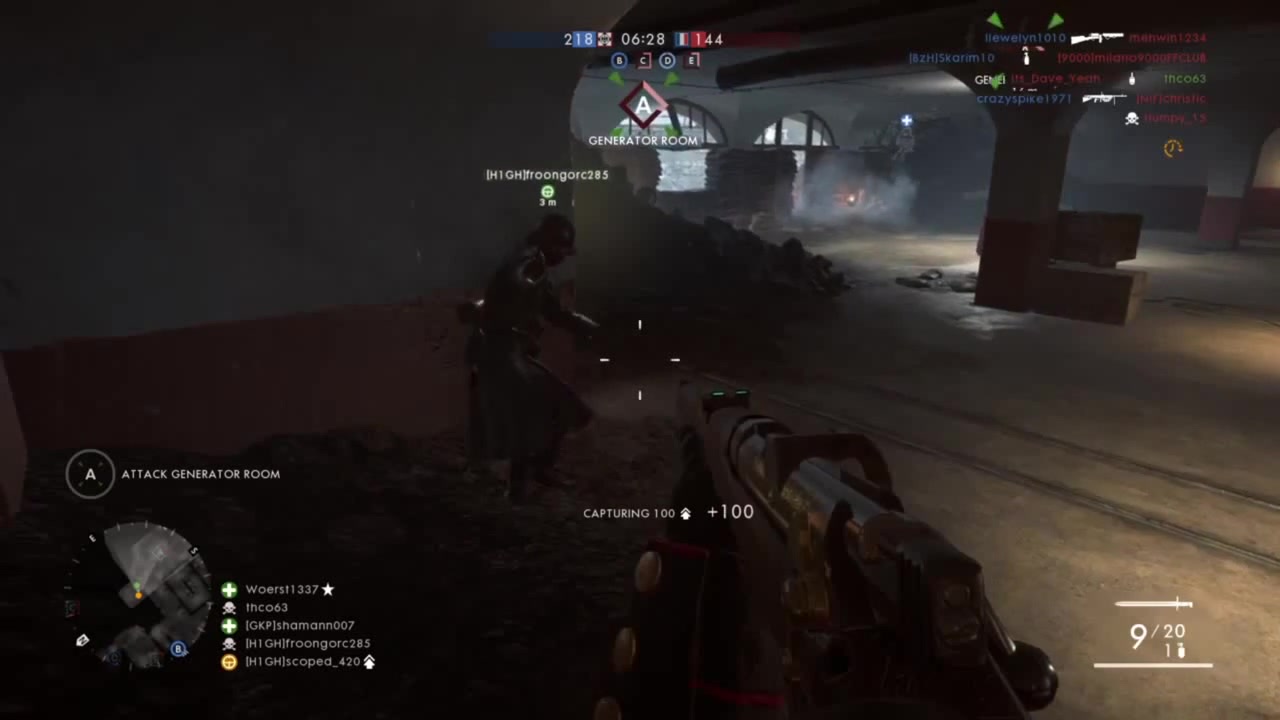
Task: Select the objective D flag icon
Action: [667, 61]
